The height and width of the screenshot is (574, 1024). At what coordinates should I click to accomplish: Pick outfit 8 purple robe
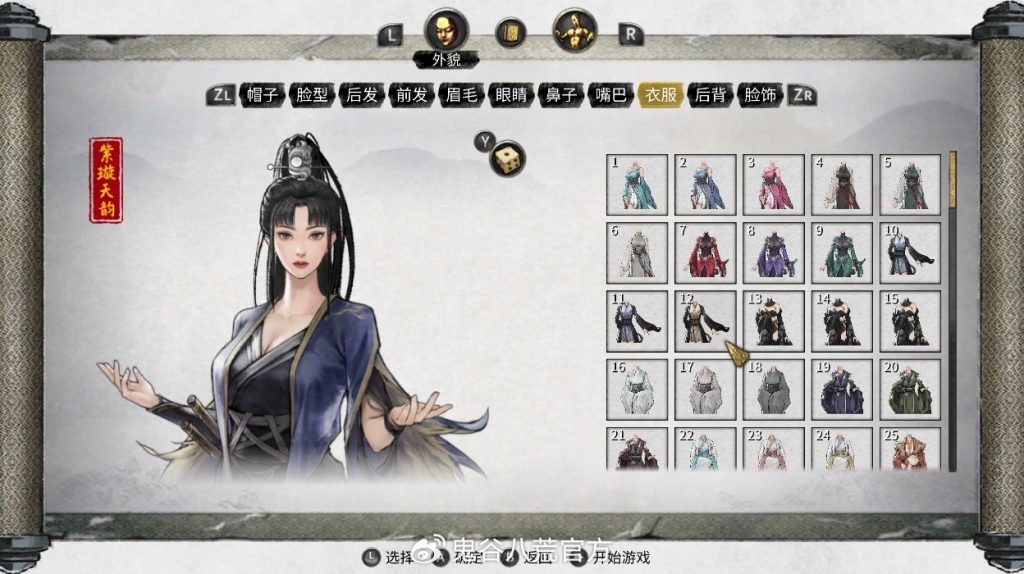pyautogui.click(x=773, y=252)
